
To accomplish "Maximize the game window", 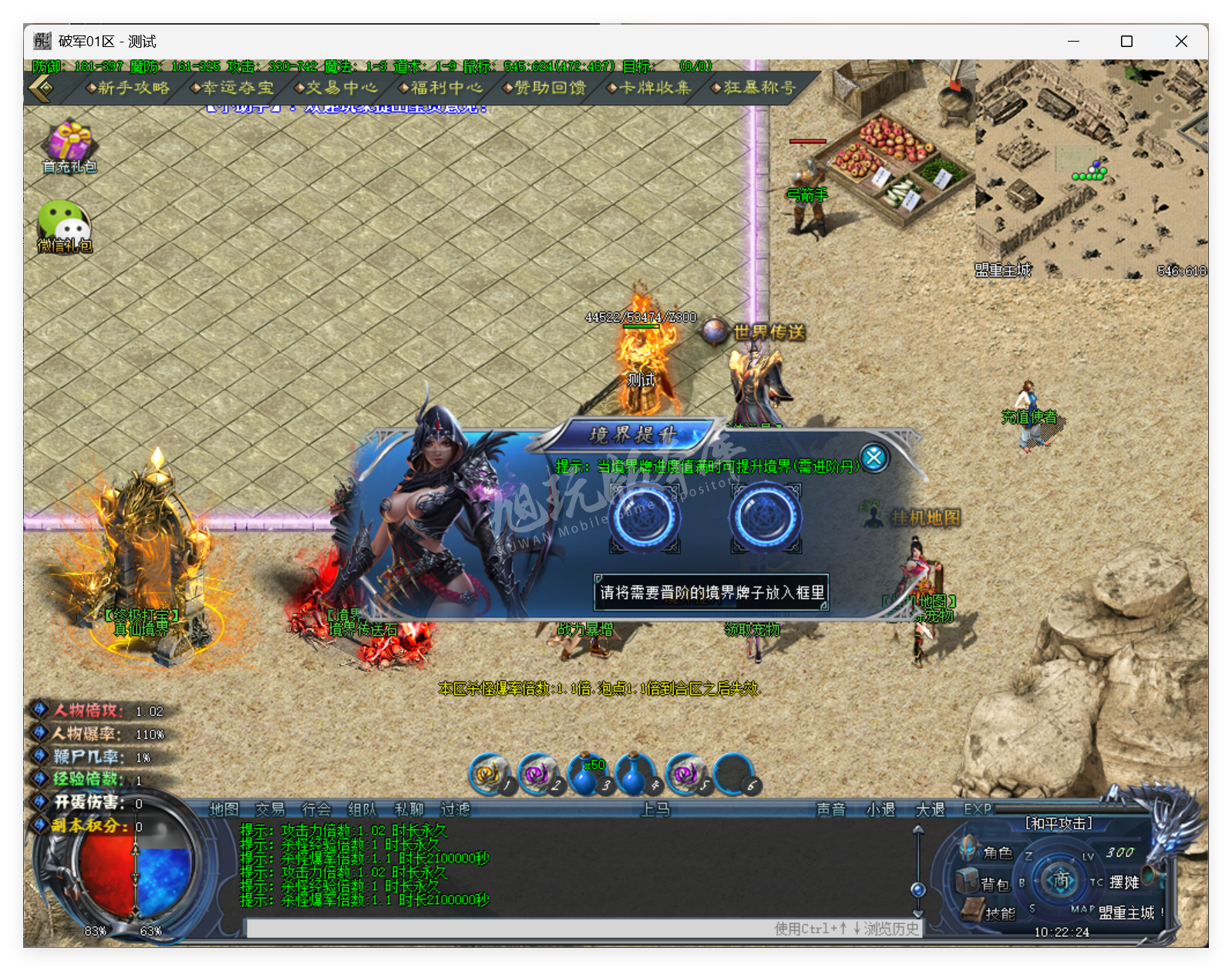I will point(1126,42).
